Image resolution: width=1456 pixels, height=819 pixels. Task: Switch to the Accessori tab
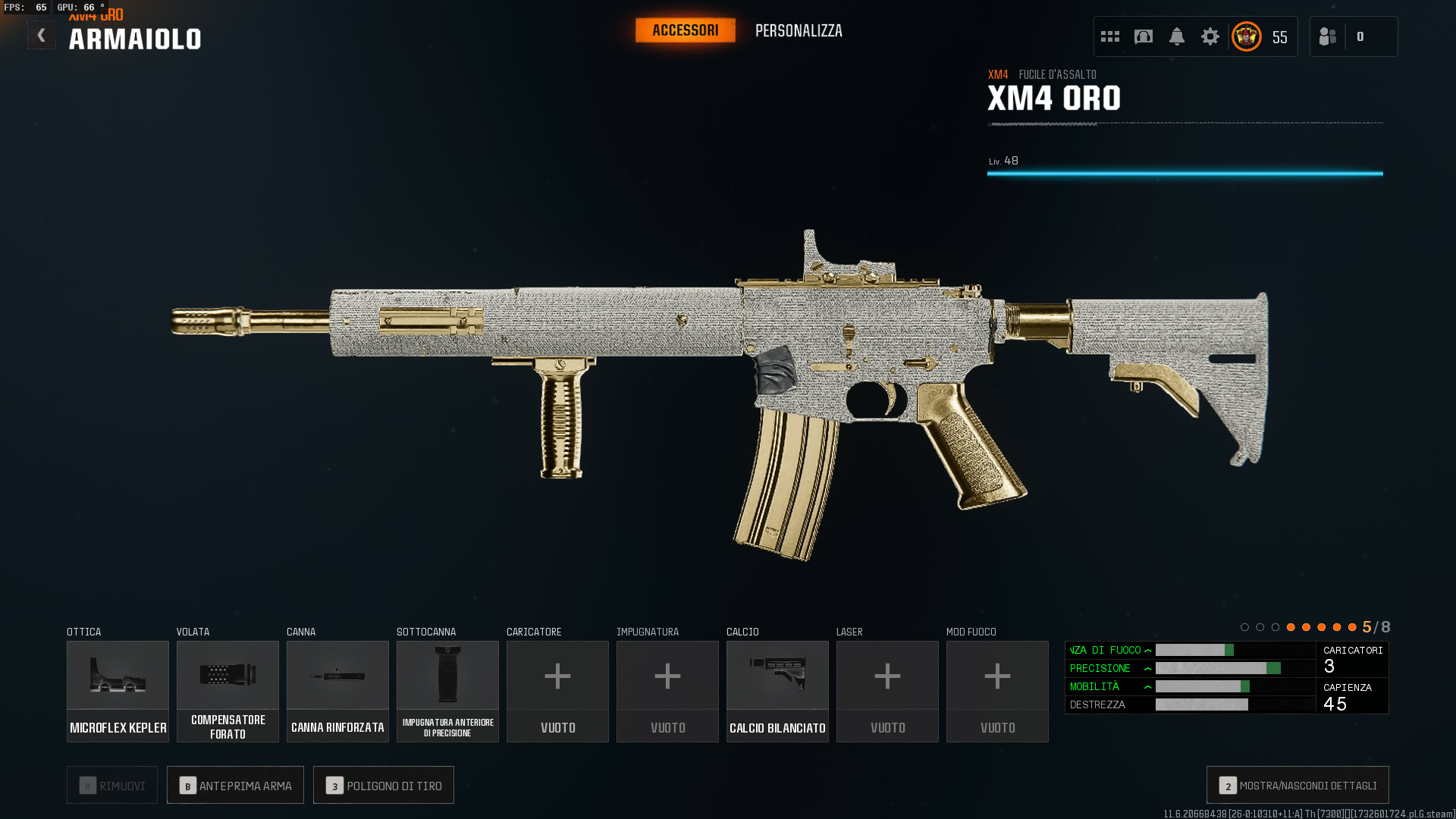[x=685, y=30]
